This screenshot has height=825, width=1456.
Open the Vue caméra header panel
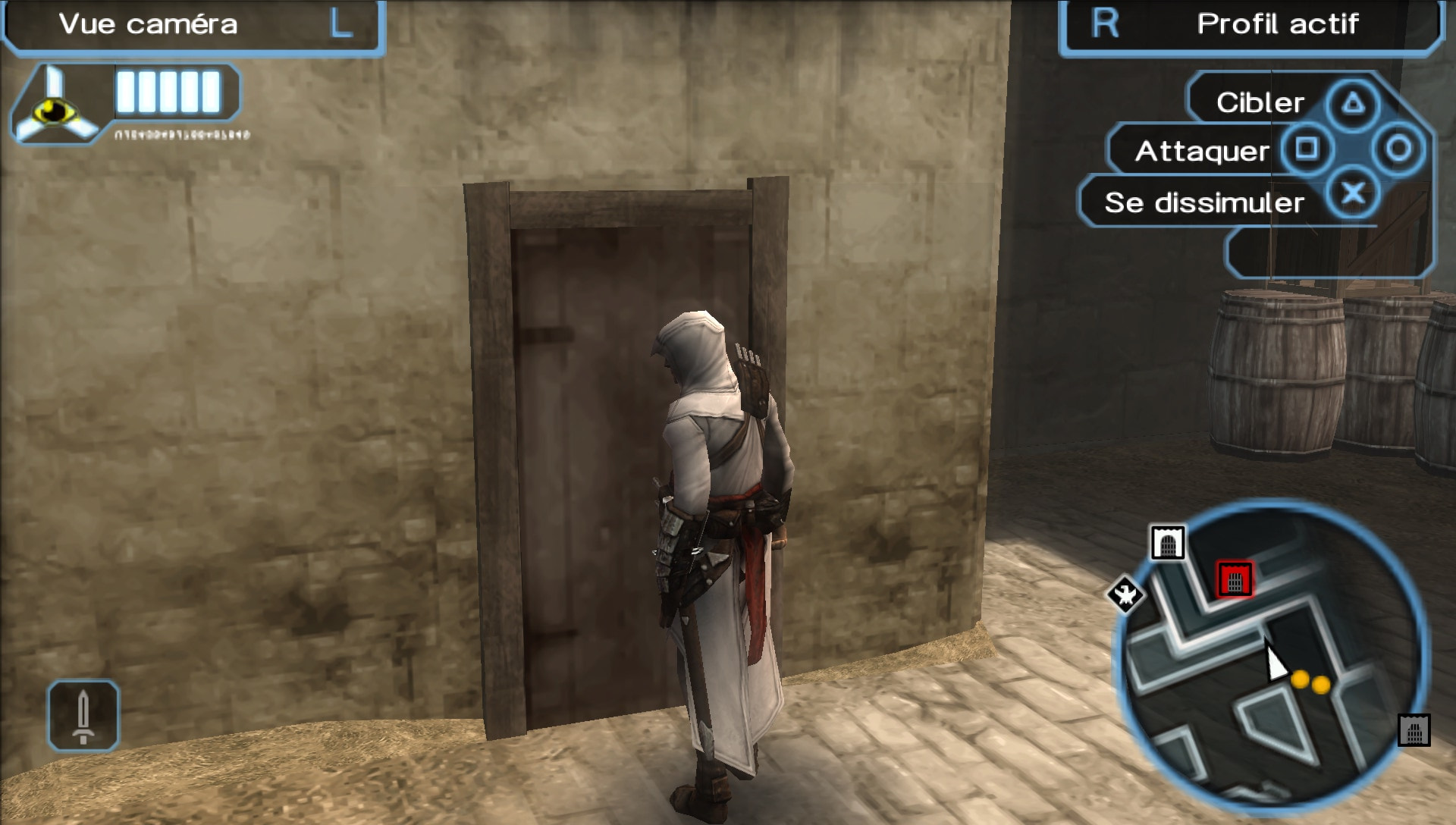point(148,24)
